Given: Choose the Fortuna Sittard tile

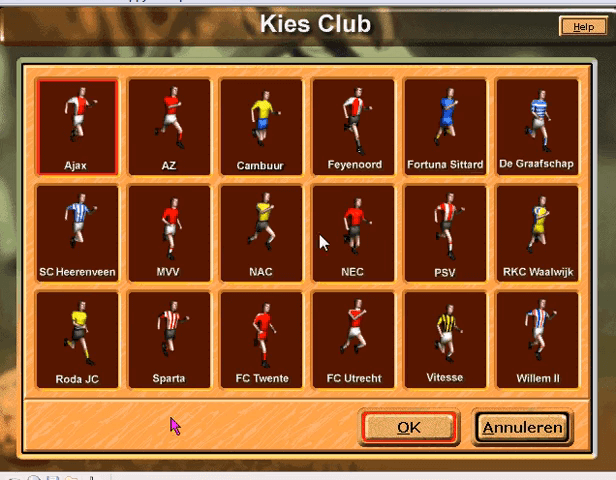Looking at the screenshot, I should (445, 127).
